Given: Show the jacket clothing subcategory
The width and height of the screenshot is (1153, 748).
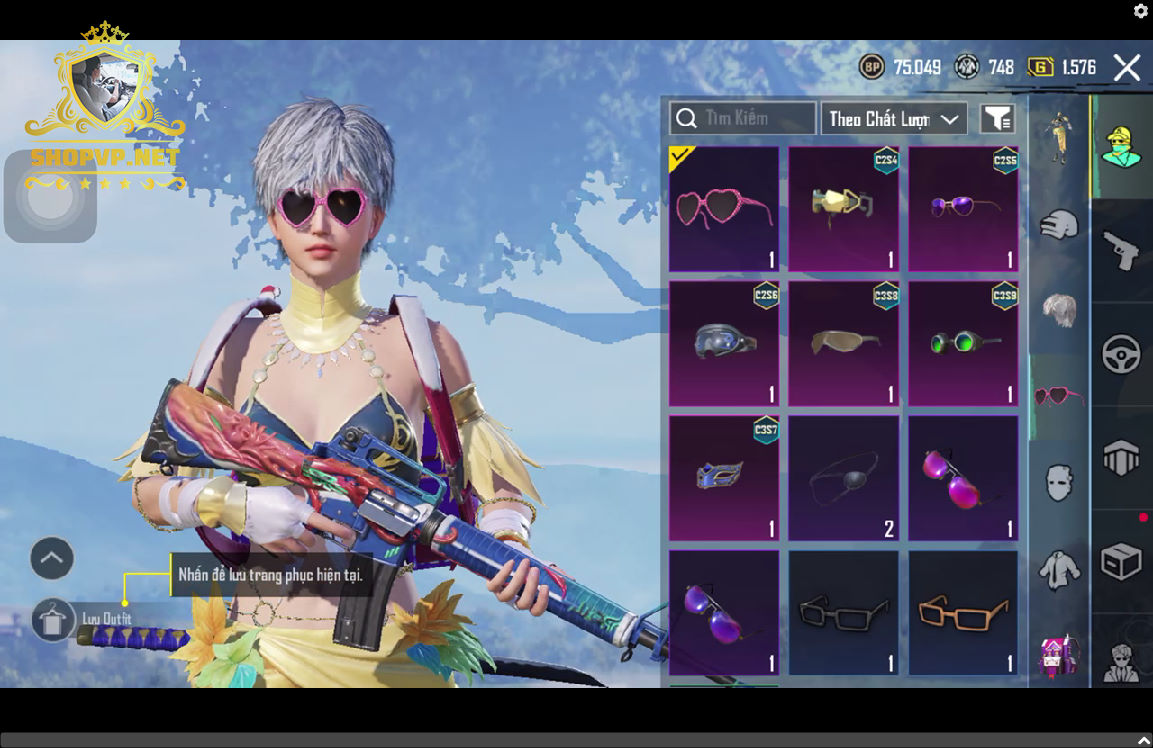Looking at the screenshot, I should pos(1059,571).
